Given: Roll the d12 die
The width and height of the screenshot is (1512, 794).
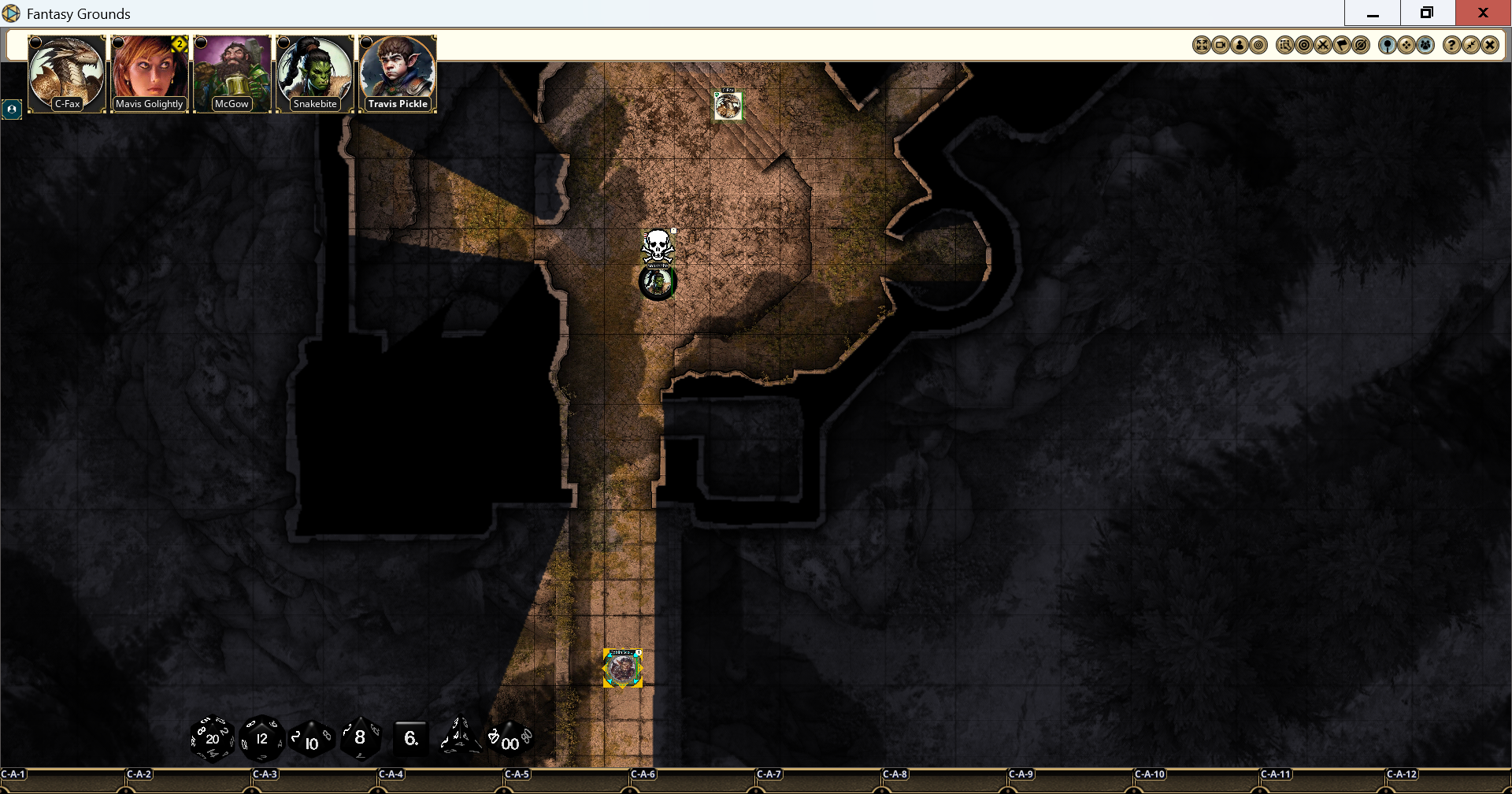Looking at the screenshot, I should coord(261,739).
